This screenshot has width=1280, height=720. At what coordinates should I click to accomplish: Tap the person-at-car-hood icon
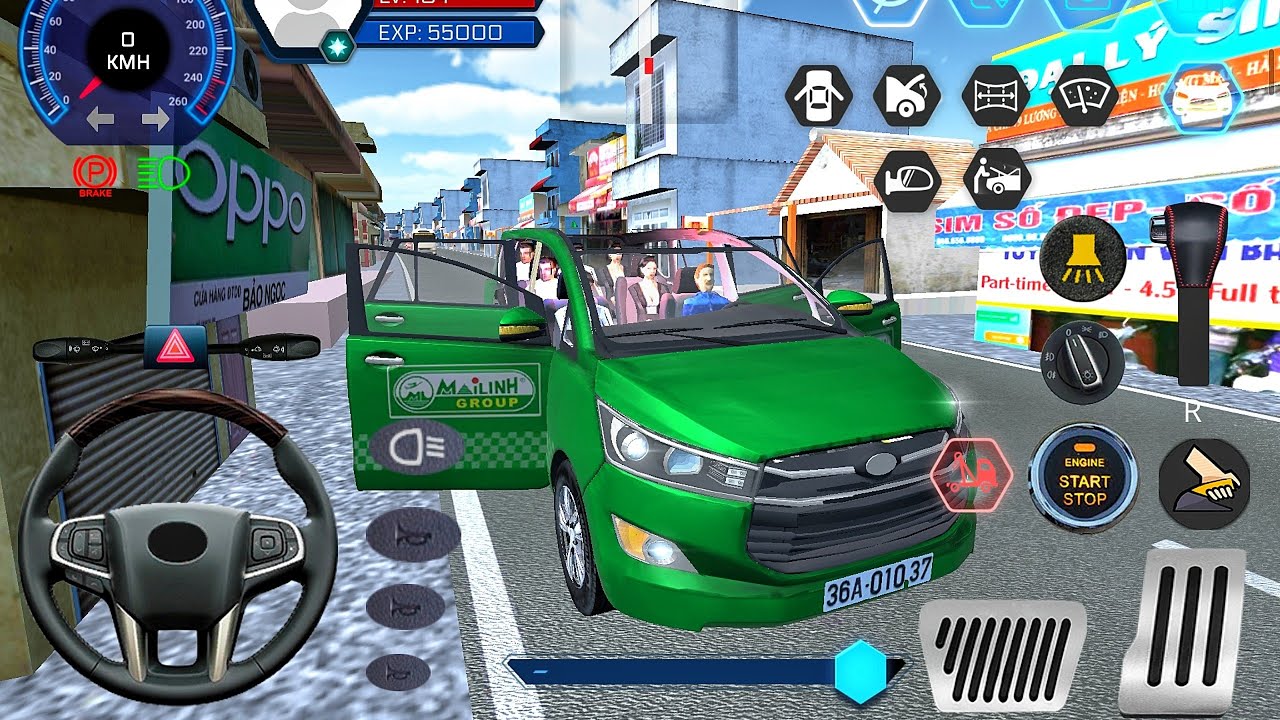coord(995,180)
